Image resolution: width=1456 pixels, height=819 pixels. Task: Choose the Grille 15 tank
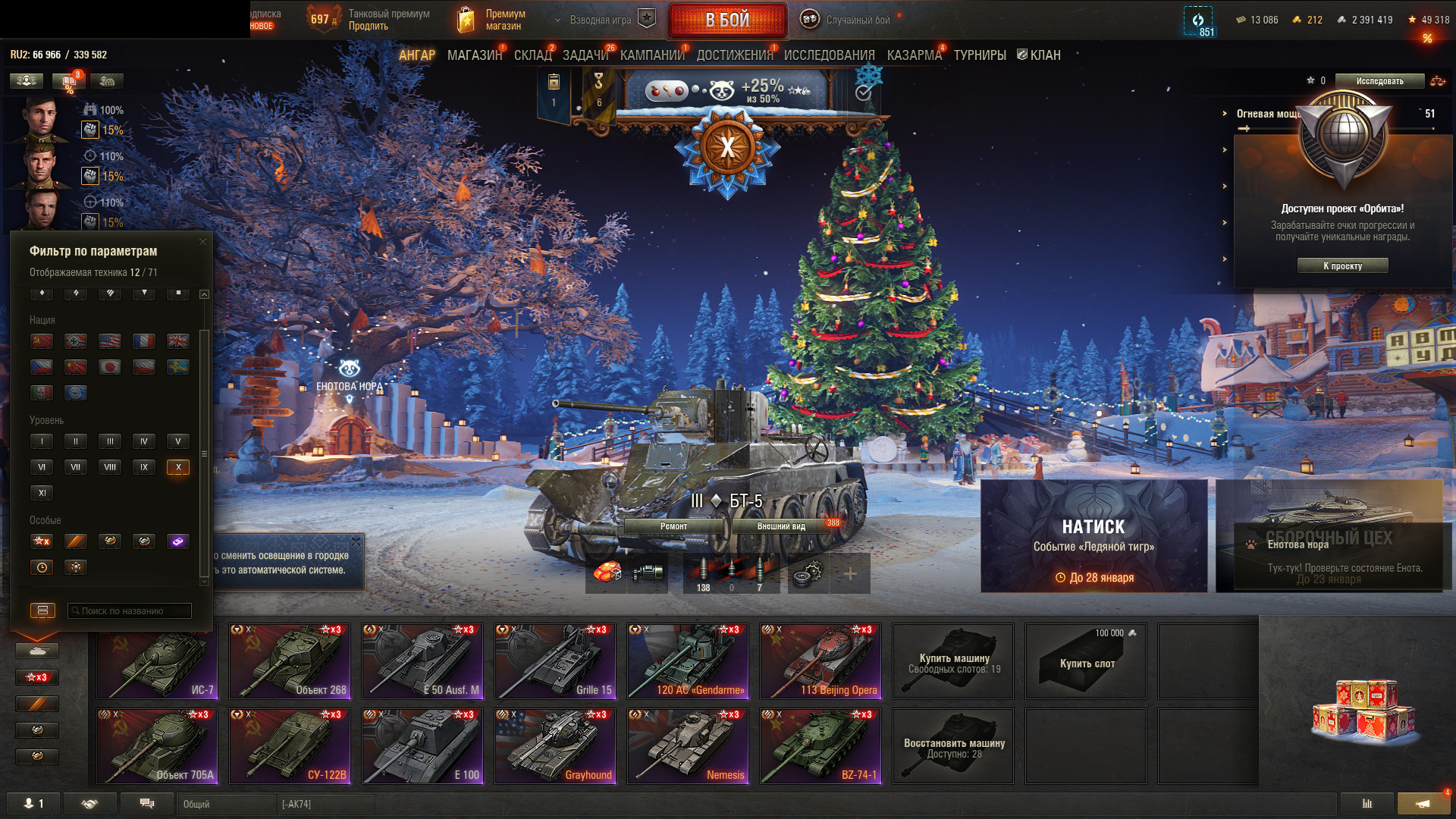pos(555,661)
